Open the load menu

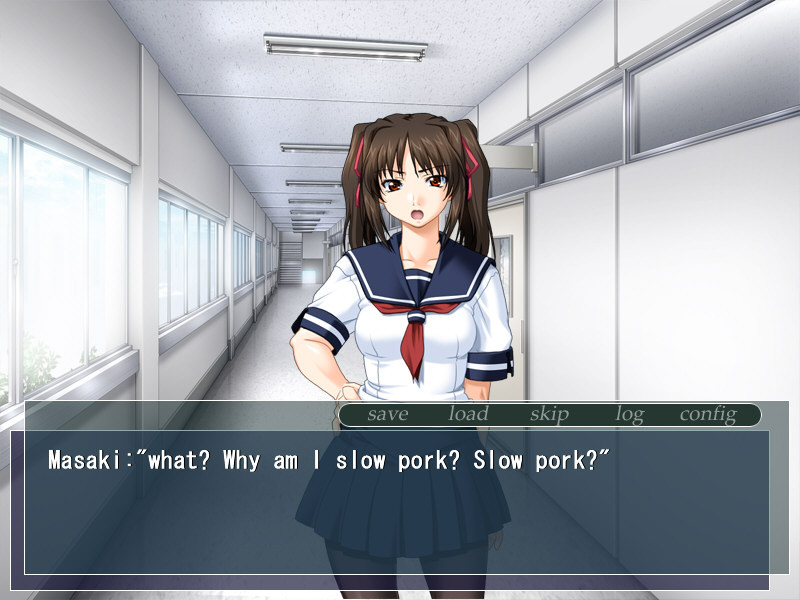click(x=468, y=414)
